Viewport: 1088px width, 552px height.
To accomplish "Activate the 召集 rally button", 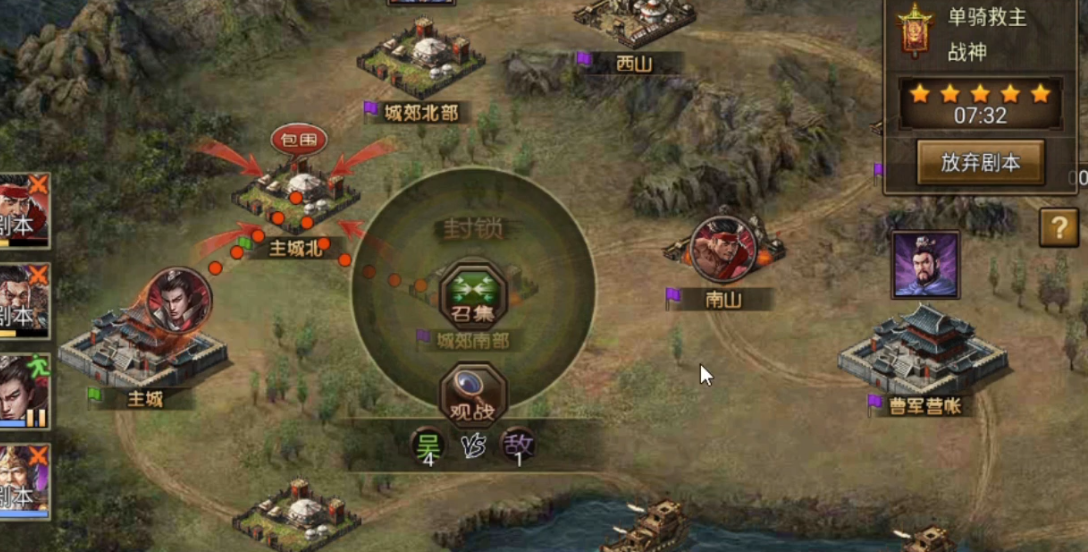I will tap(473, 295).
